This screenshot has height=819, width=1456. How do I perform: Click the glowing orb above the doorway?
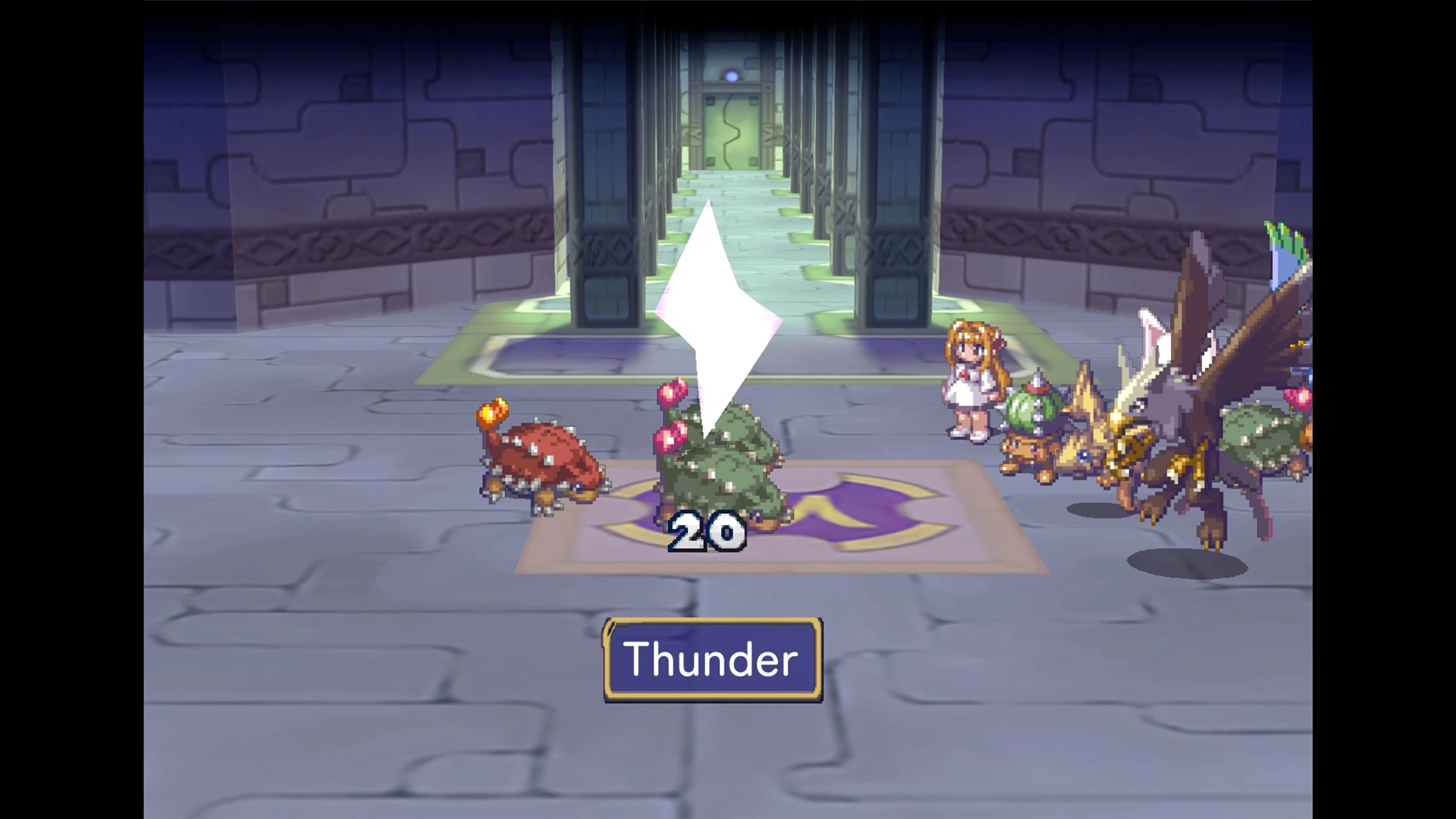[x=732, y=76]
